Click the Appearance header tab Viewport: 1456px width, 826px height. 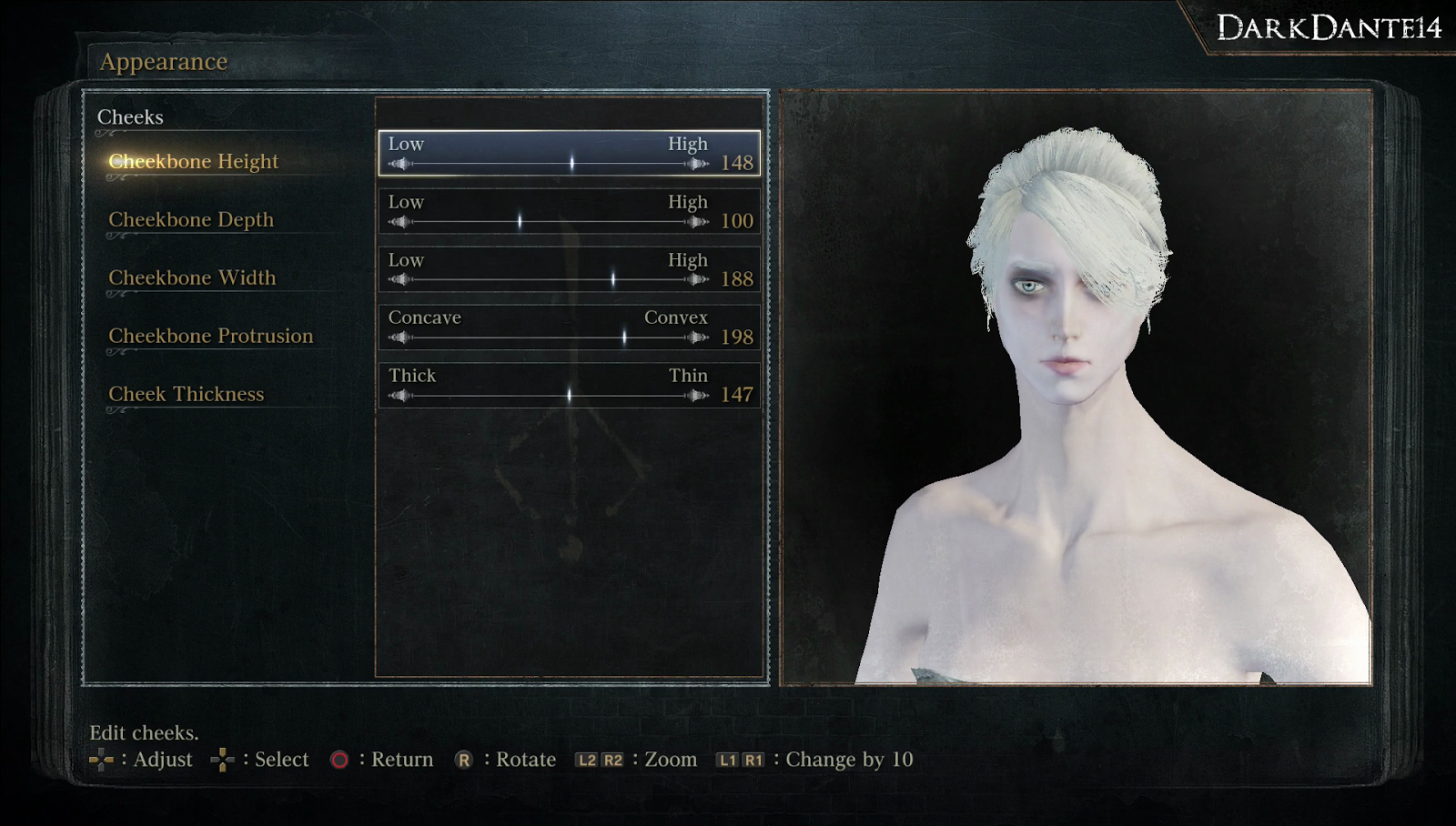pos(164,62)
